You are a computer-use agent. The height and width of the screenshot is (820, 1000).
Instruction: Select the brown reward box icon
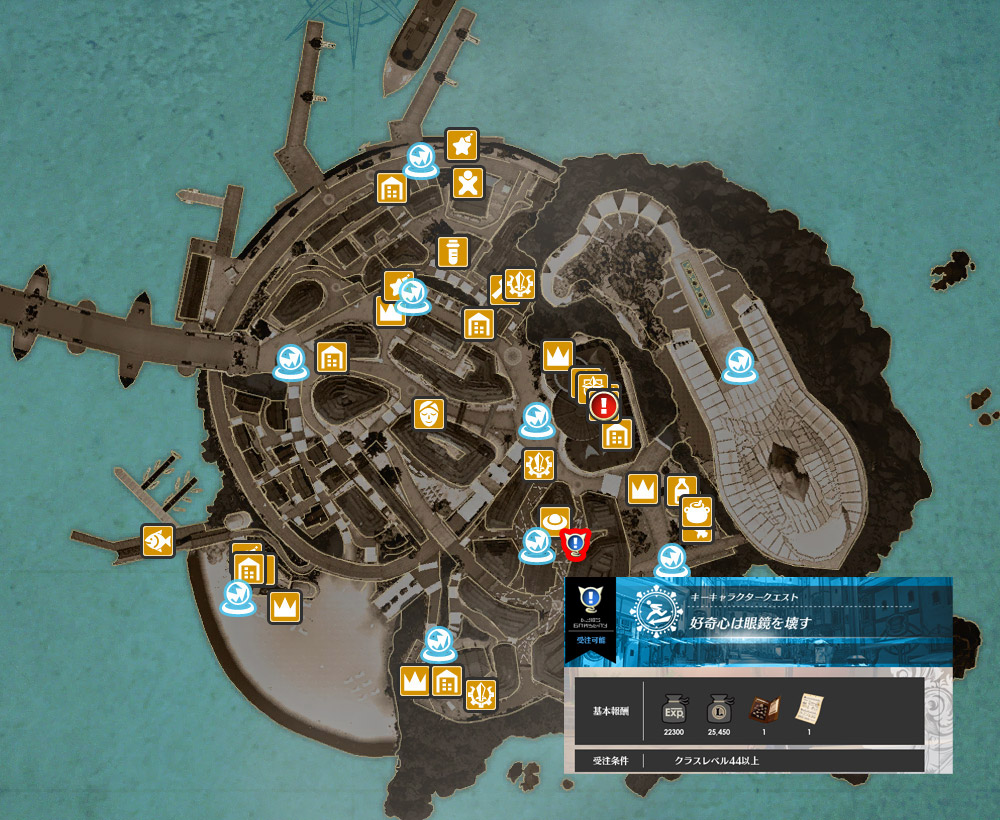764,709
